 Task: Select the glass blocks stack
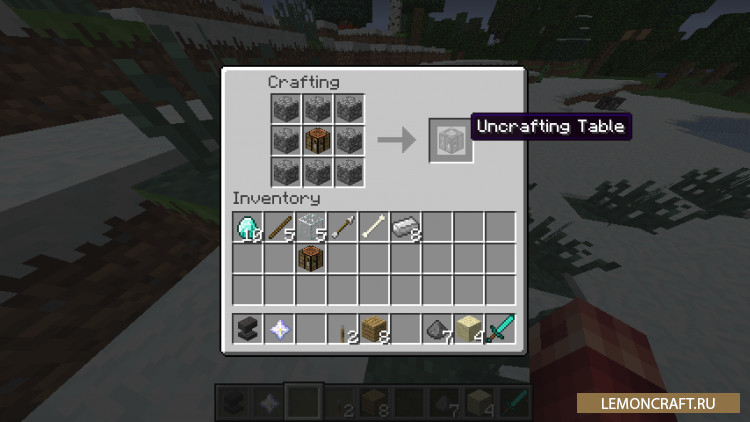pos(311,227)
